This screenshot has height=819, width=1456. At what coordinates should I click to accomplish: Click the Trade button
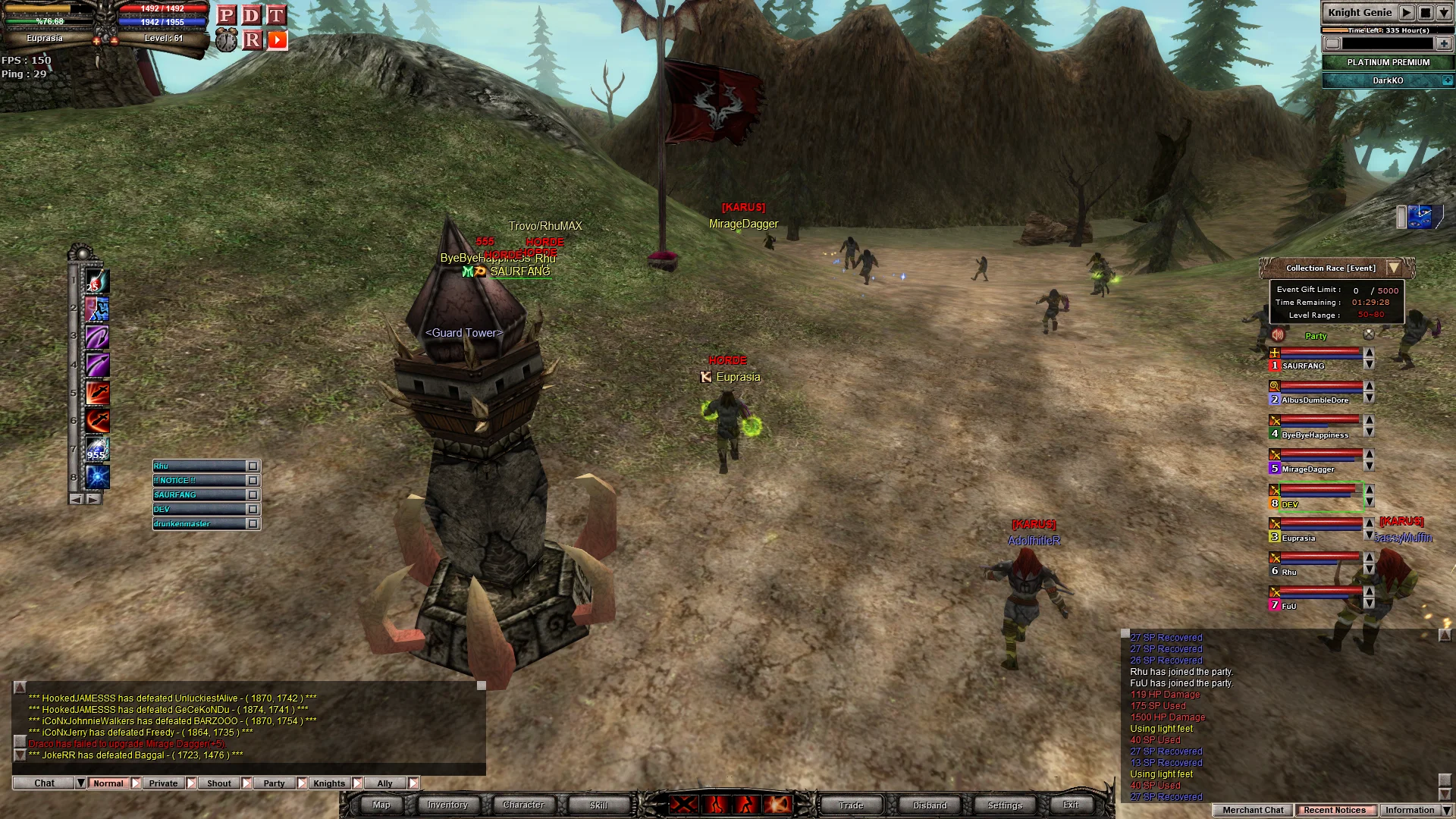851,805
